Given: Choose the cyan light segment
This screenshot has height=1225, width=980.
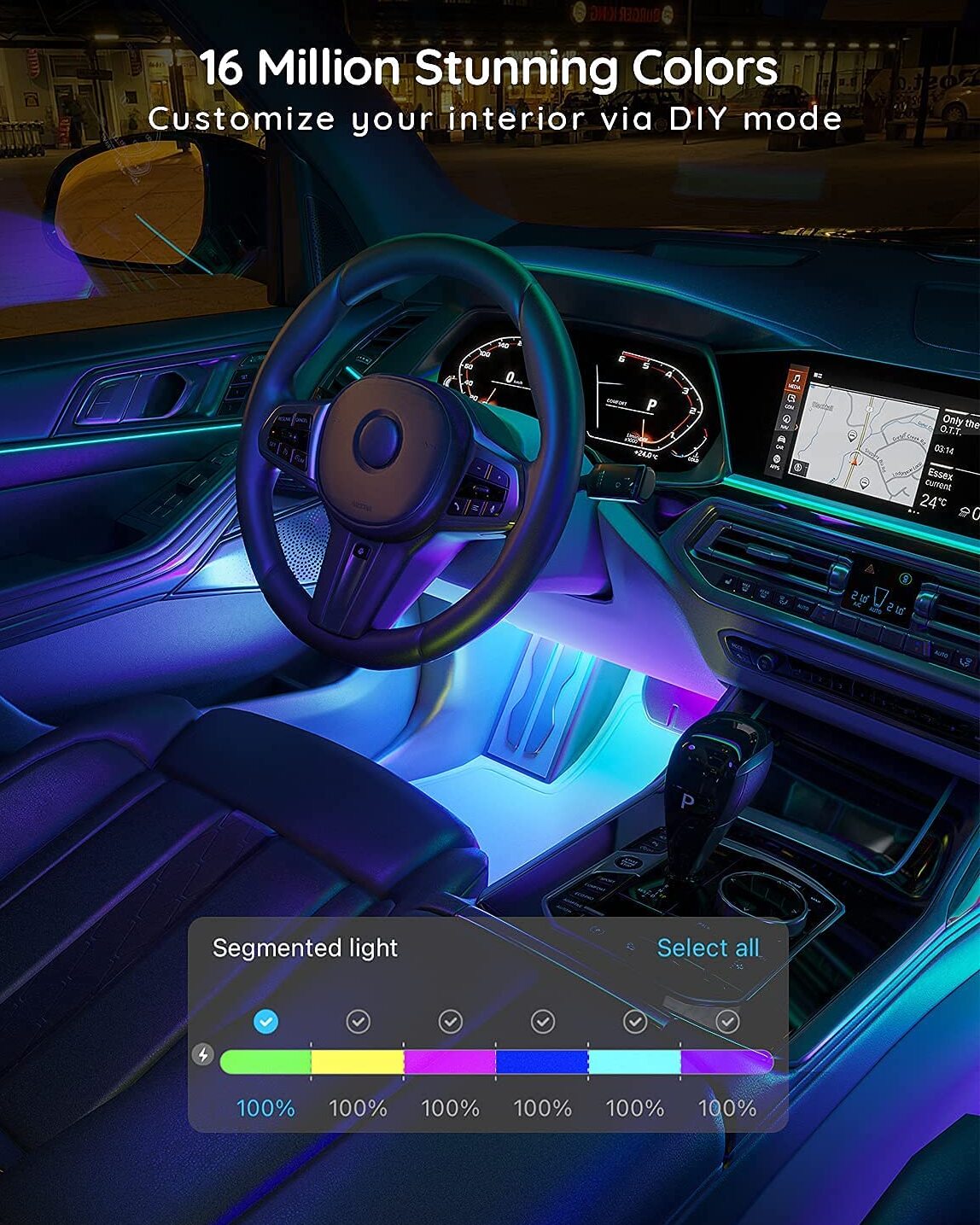Looking at the screenshot, I should click(x=634, y=1061).
